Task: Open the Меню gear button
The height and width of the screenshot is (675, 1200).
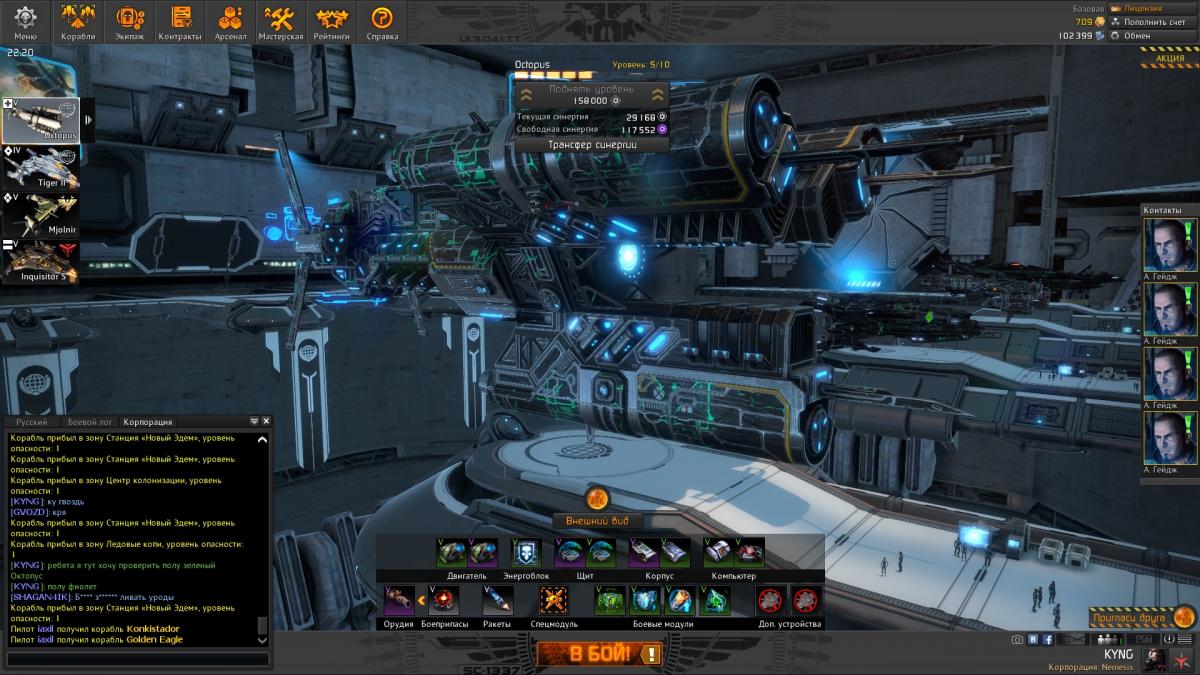Action: 25,22
